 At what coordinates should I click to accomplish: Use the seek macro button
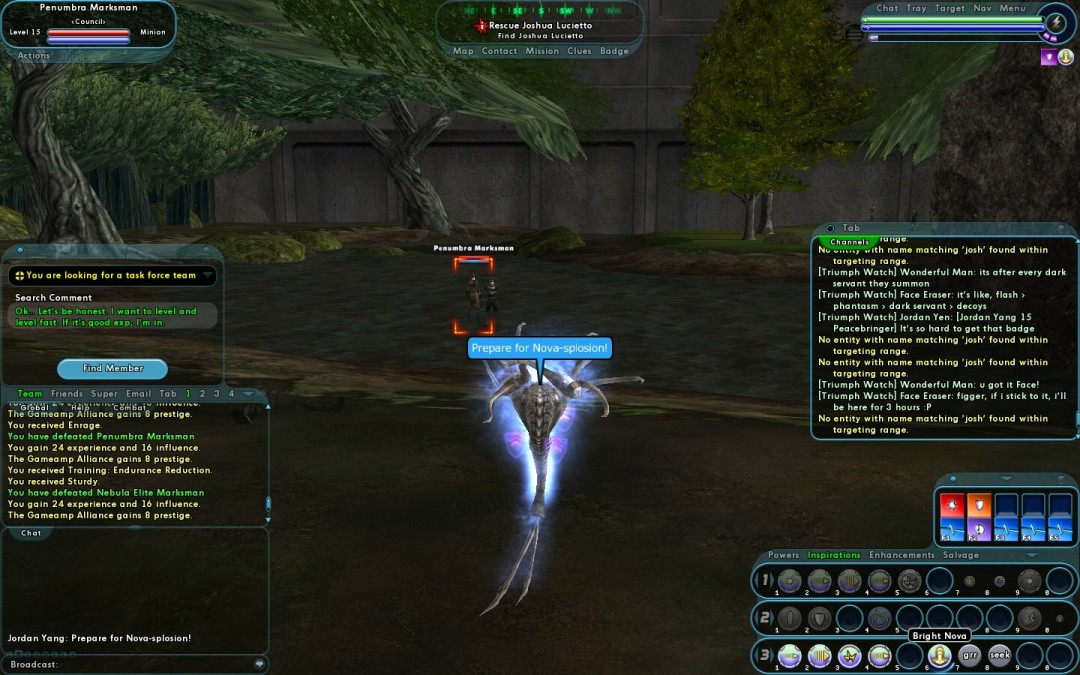(x=1000, y=655)
